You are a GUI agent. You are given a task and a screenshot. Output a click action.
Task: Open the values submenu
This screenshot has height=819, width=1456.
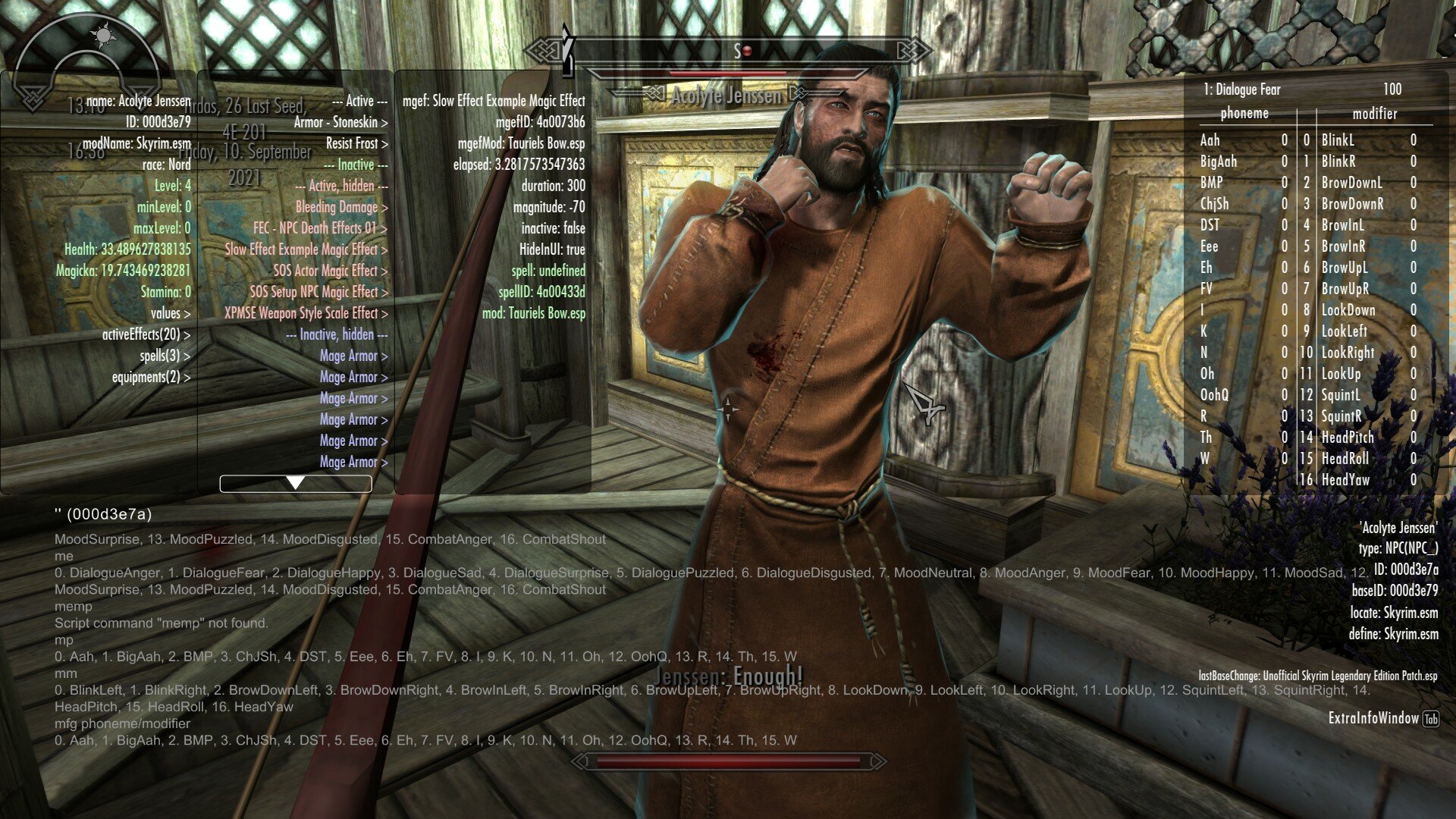coord(170,313)
